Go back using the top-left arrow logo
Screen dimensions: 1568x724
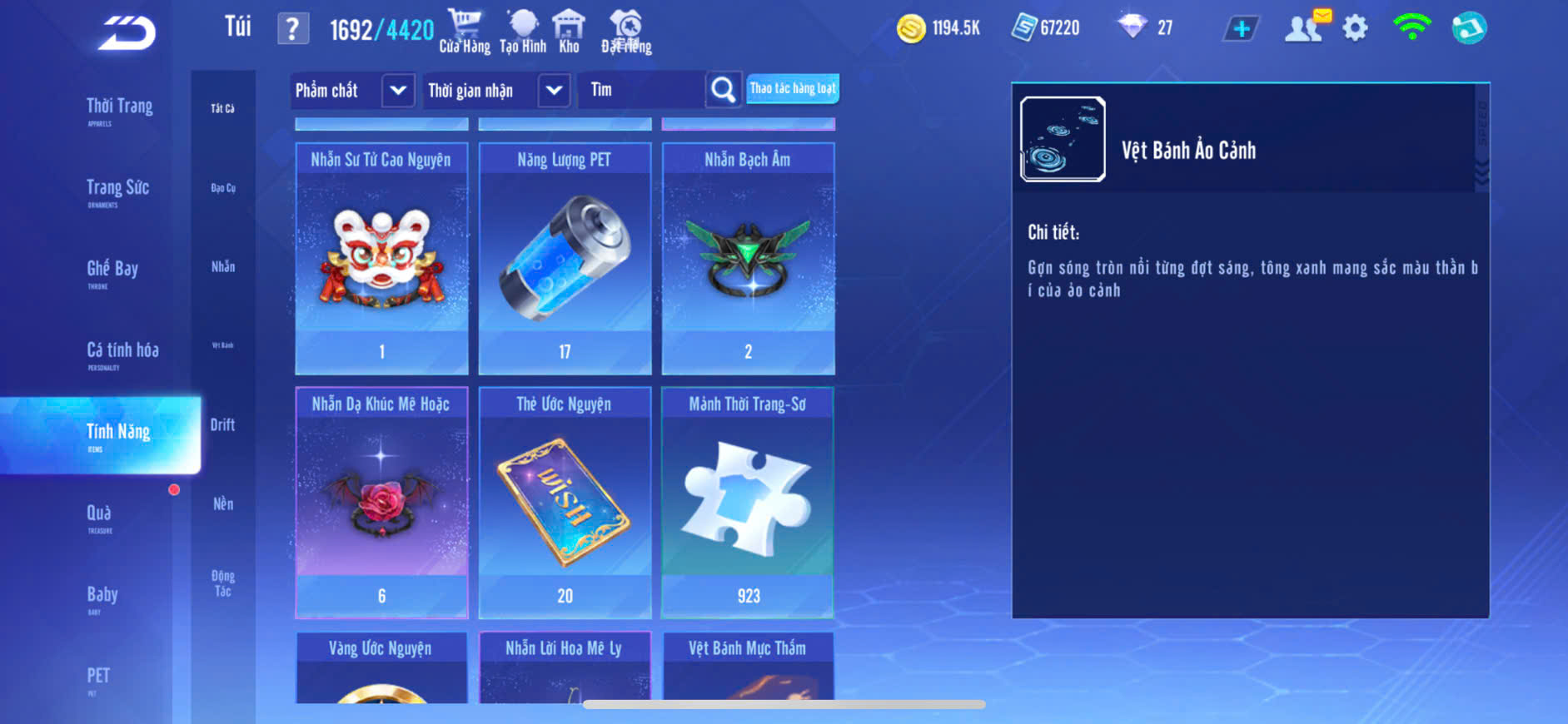(x=127, y=33)
